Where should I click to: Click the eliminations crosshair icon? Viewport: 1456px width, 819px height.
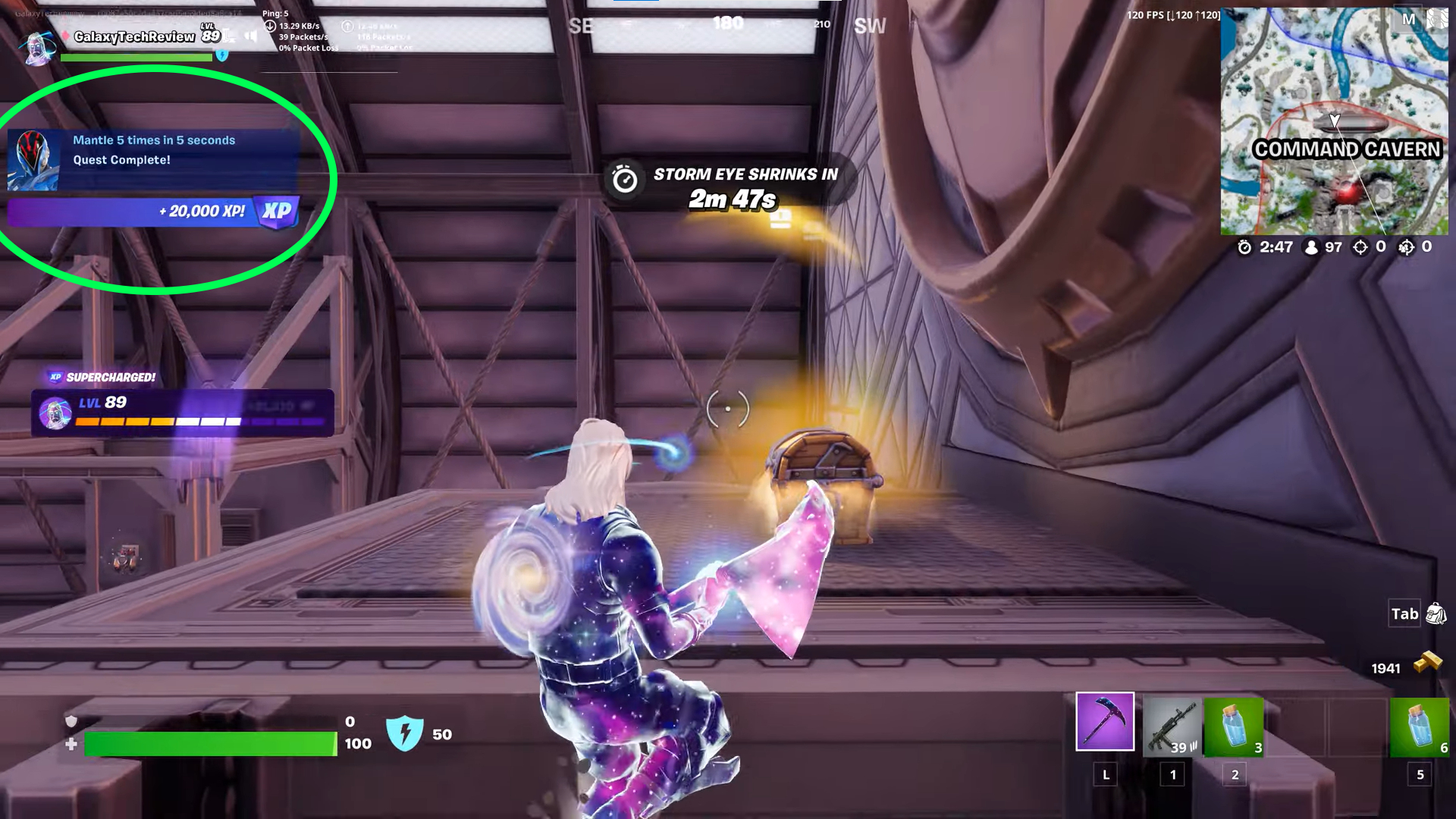(x=1360, y=246)
